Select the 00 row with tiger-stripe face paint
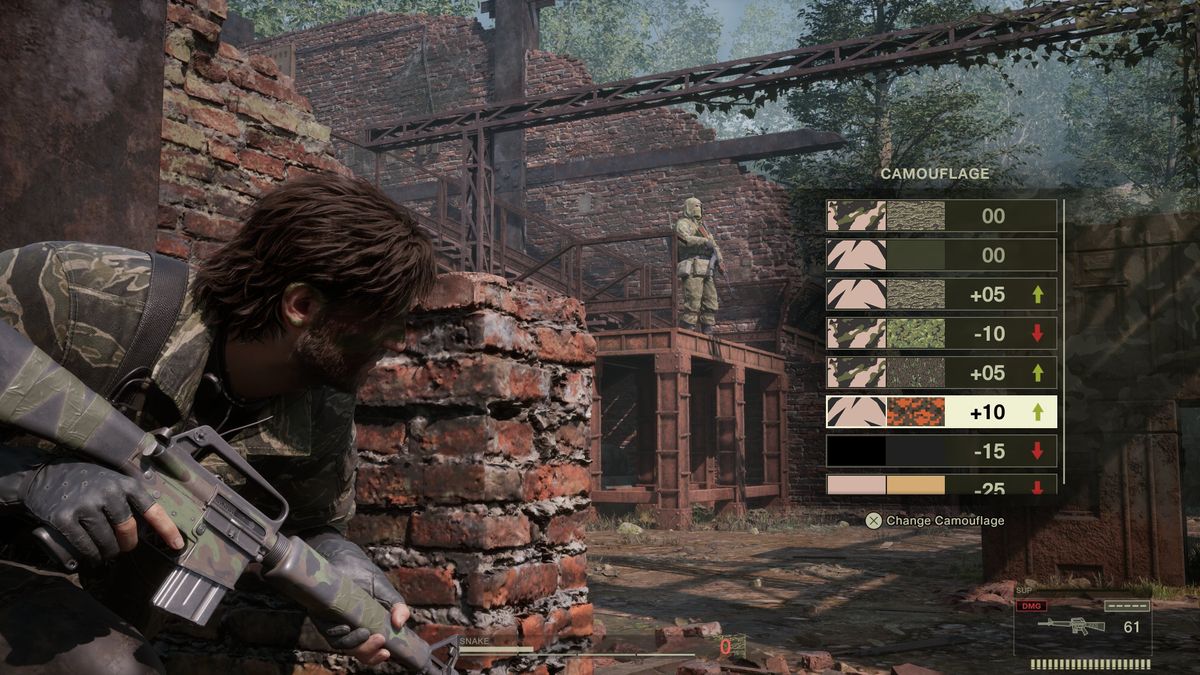The width and height of the screenshot is (1200, 675). click(x=940, y=216)
